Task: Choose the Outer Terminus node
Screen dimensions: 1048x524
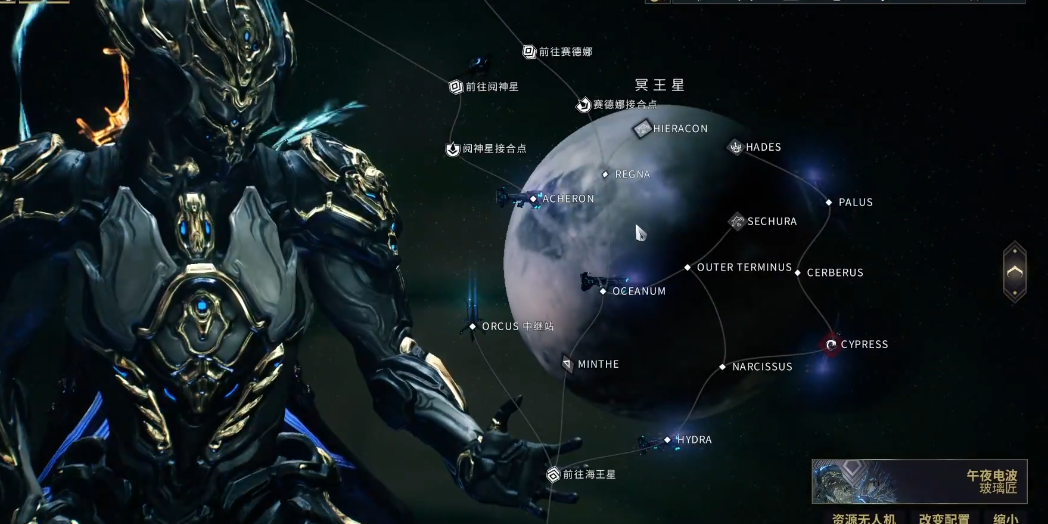Action: [x=688, y=268]
